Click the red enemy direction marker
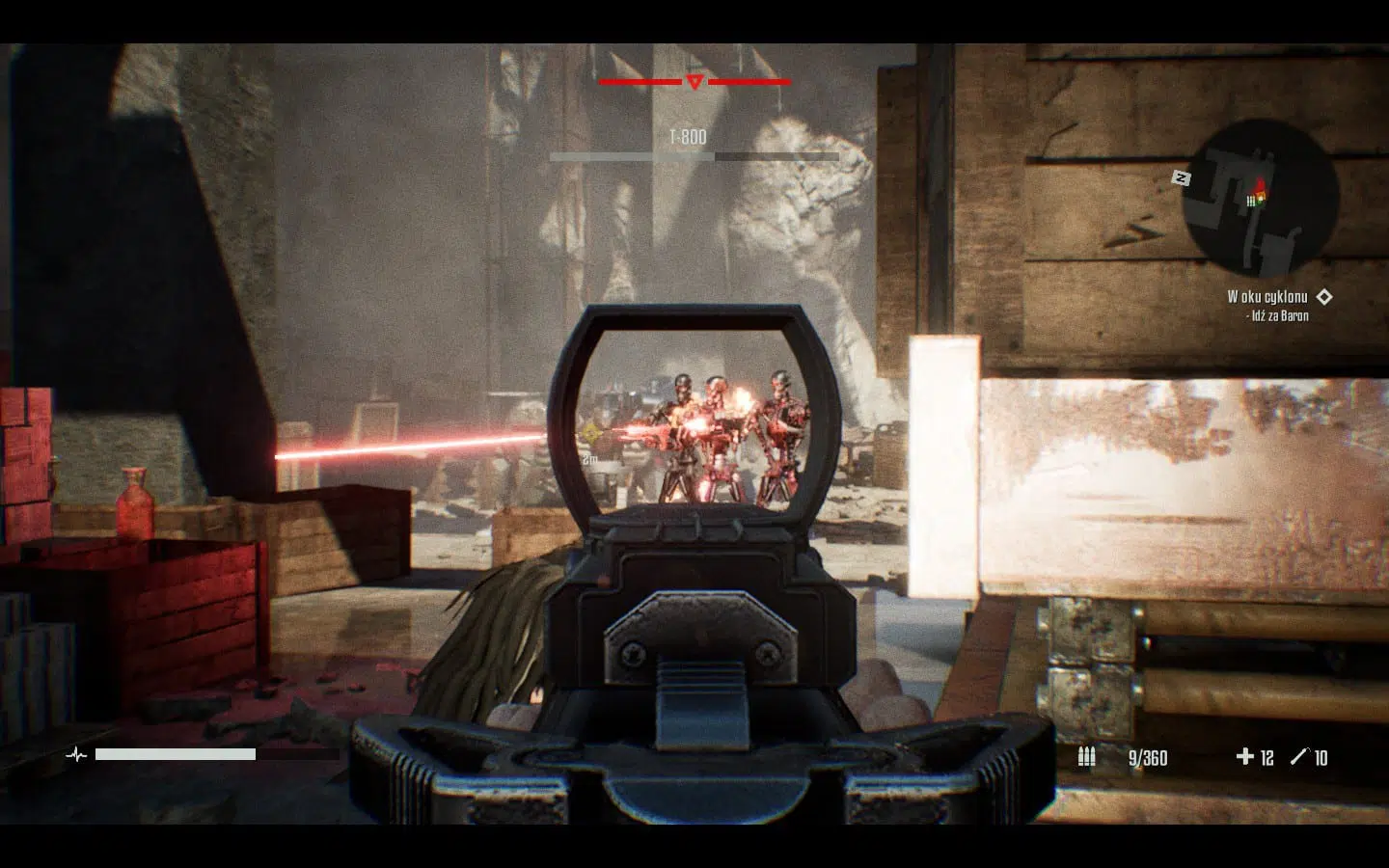Screen dimensions: 1389x868 pos(694,82)
